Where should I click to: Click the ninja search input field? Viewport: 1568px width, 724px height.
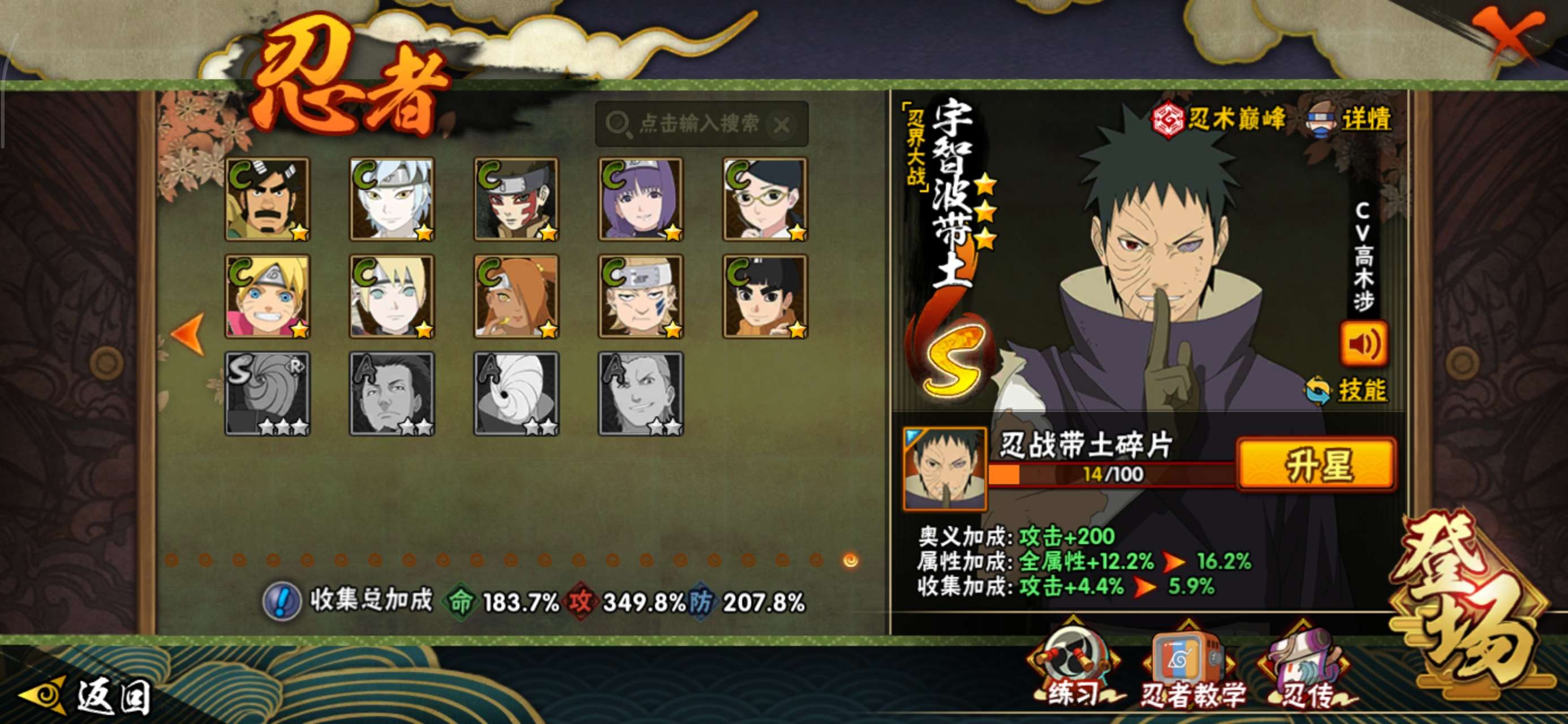(x=699, y=124)
